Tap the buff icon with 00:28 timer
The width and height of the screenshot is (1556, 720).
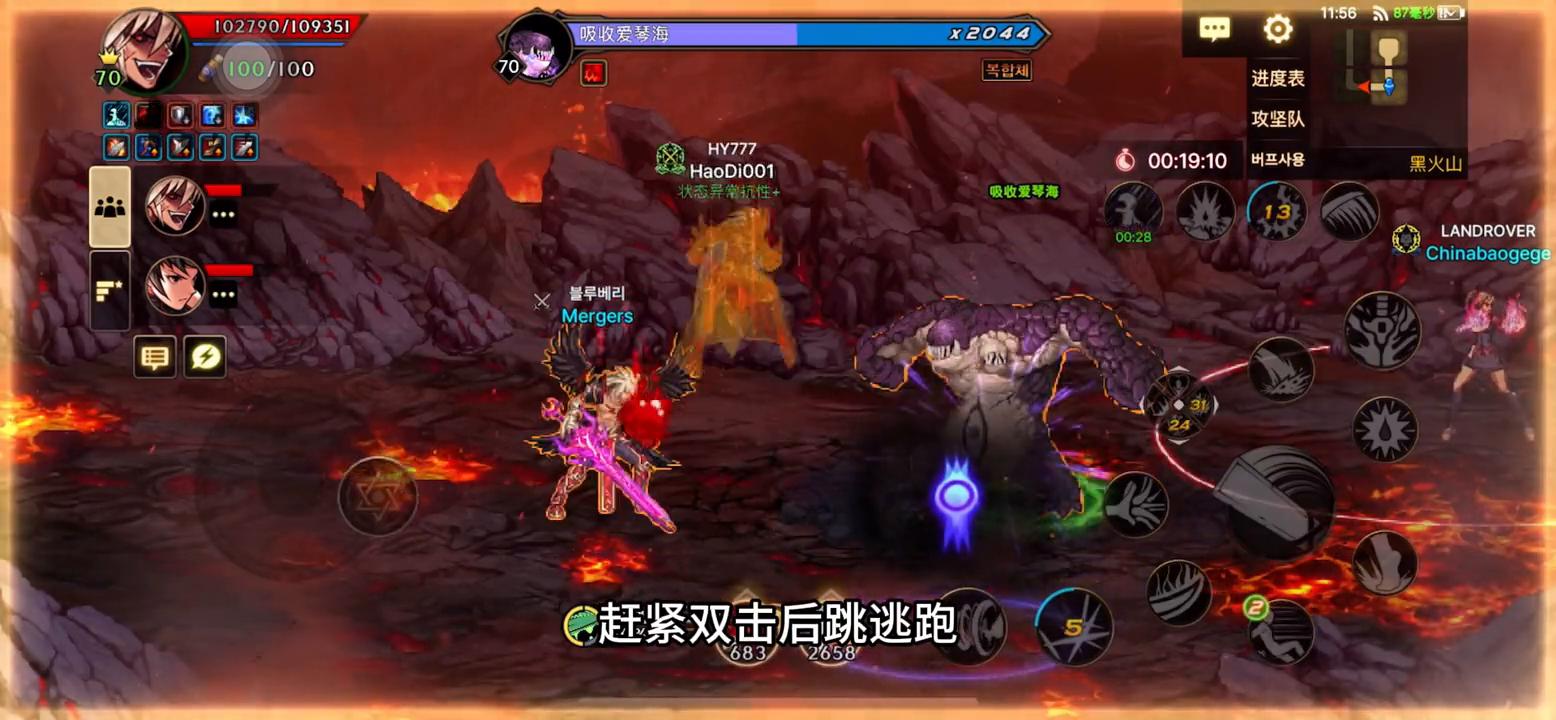(x=1133, y=210)
